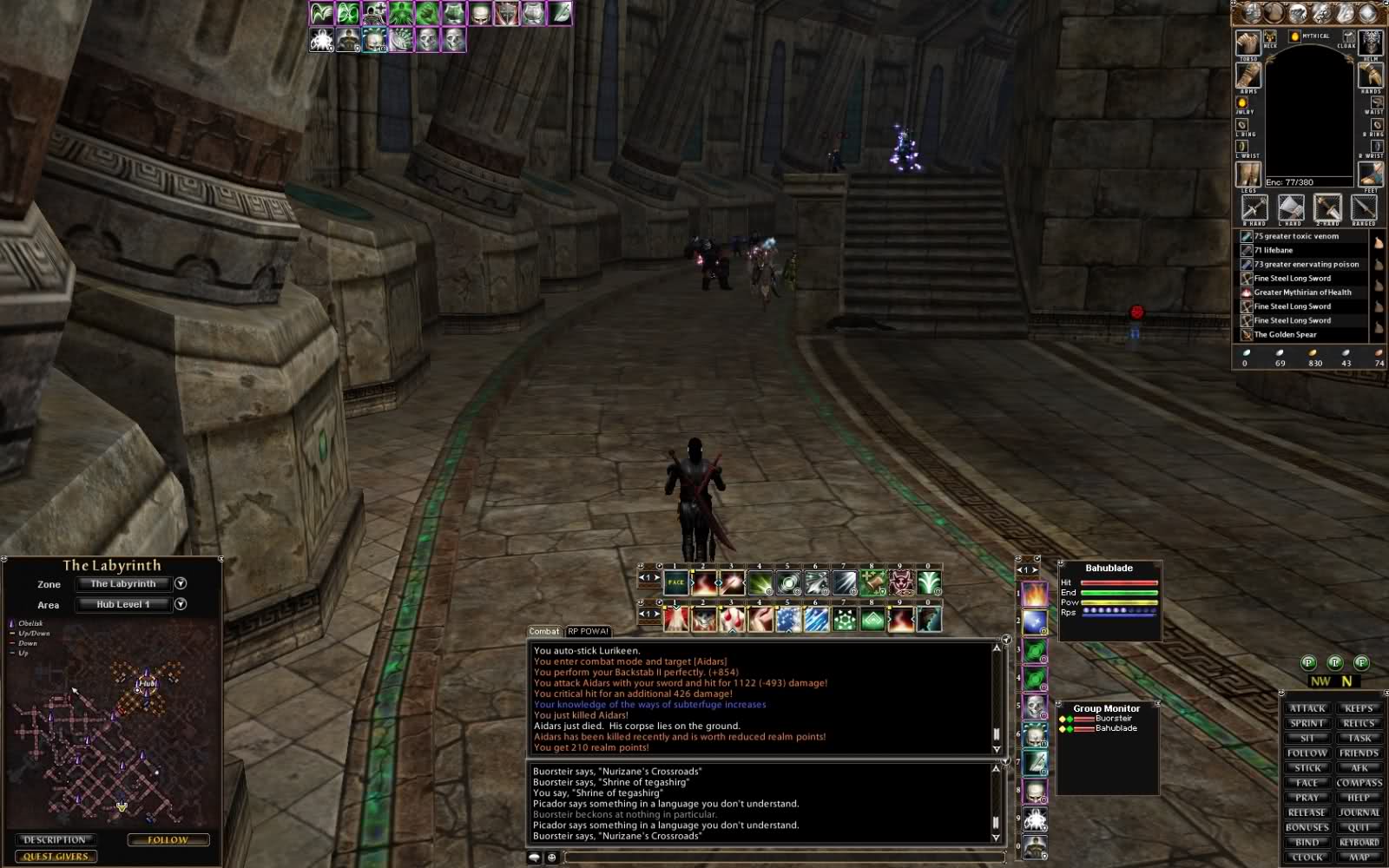
Task: Click the Hub marker on the Labyrinth map
Action: (x=146, y=684)
